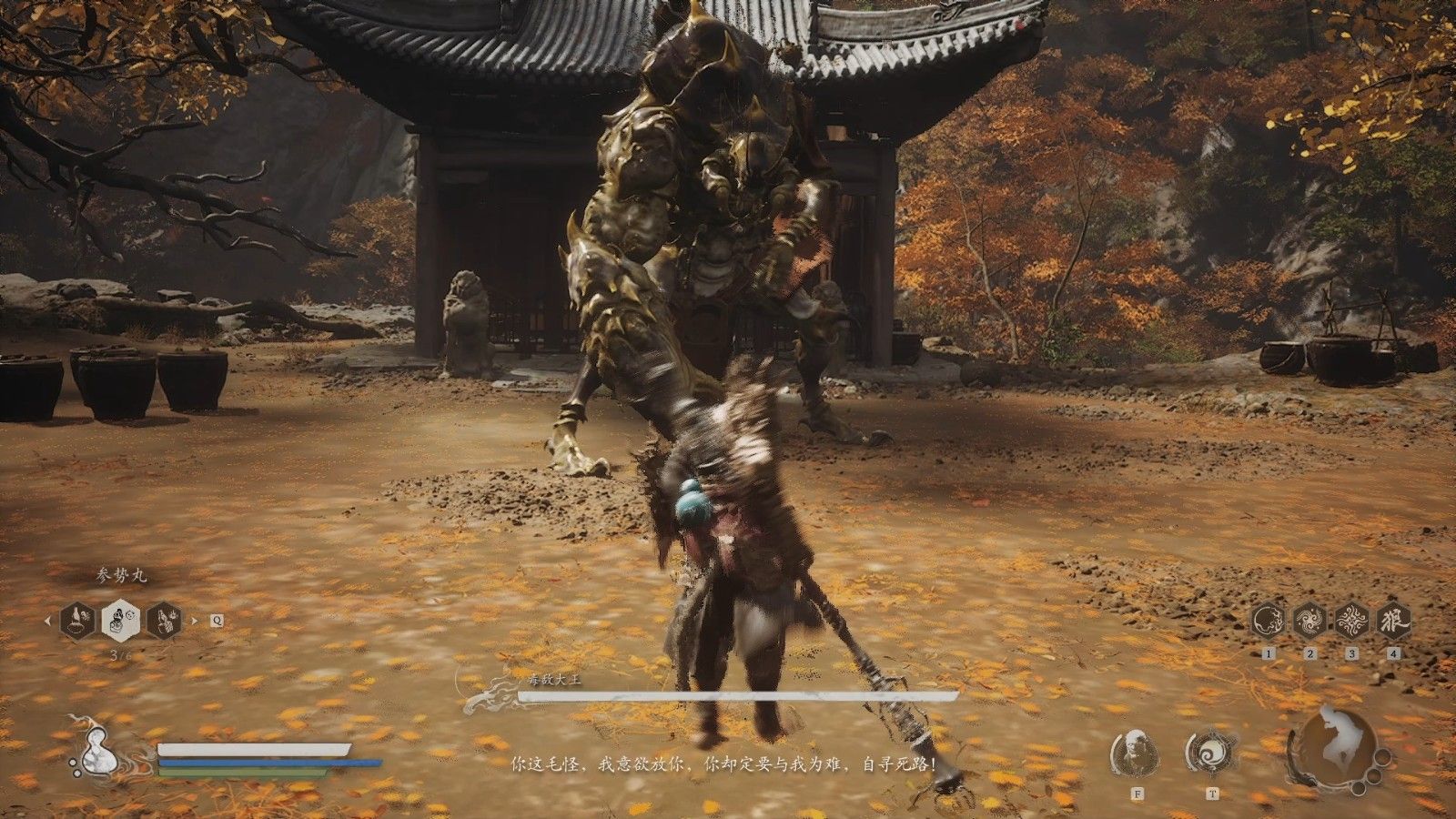1456x819 pixels.
Task: Select the highlighted 参势丸 pill slot
Action: point(120,621)
